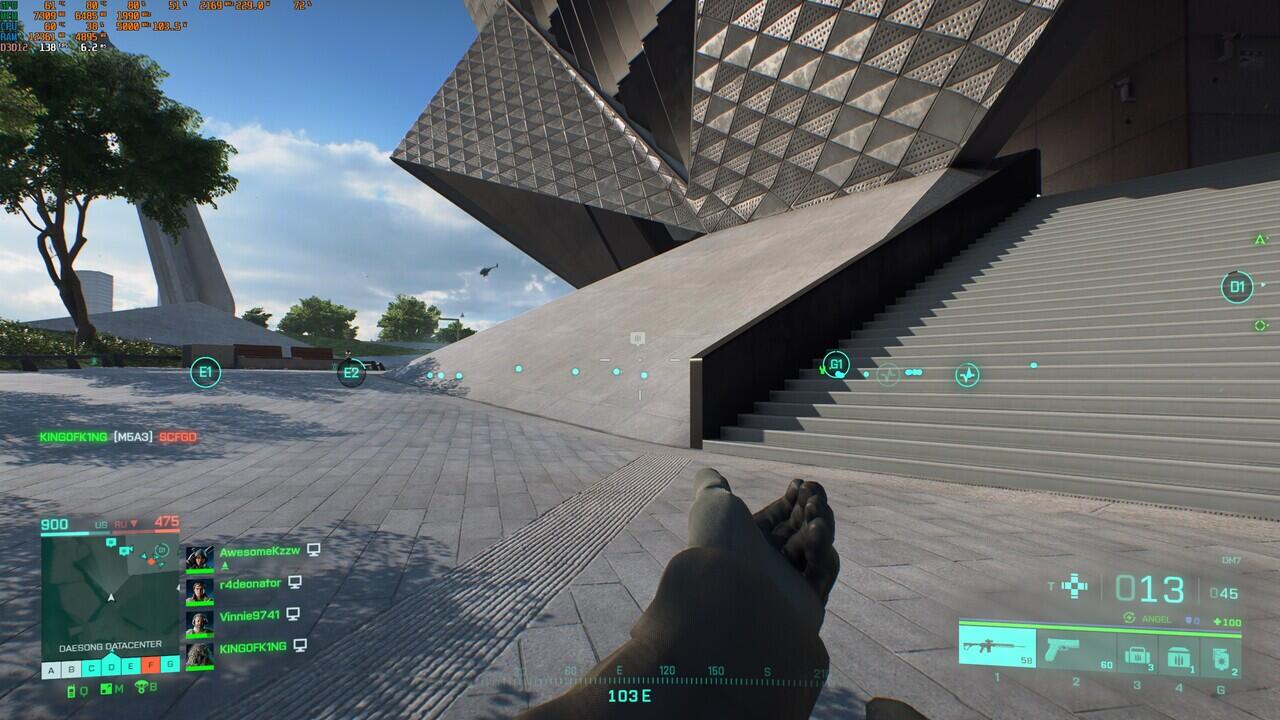
Task: Click KINGOFK1NG's squad list entry
Action: click(252, 647)
